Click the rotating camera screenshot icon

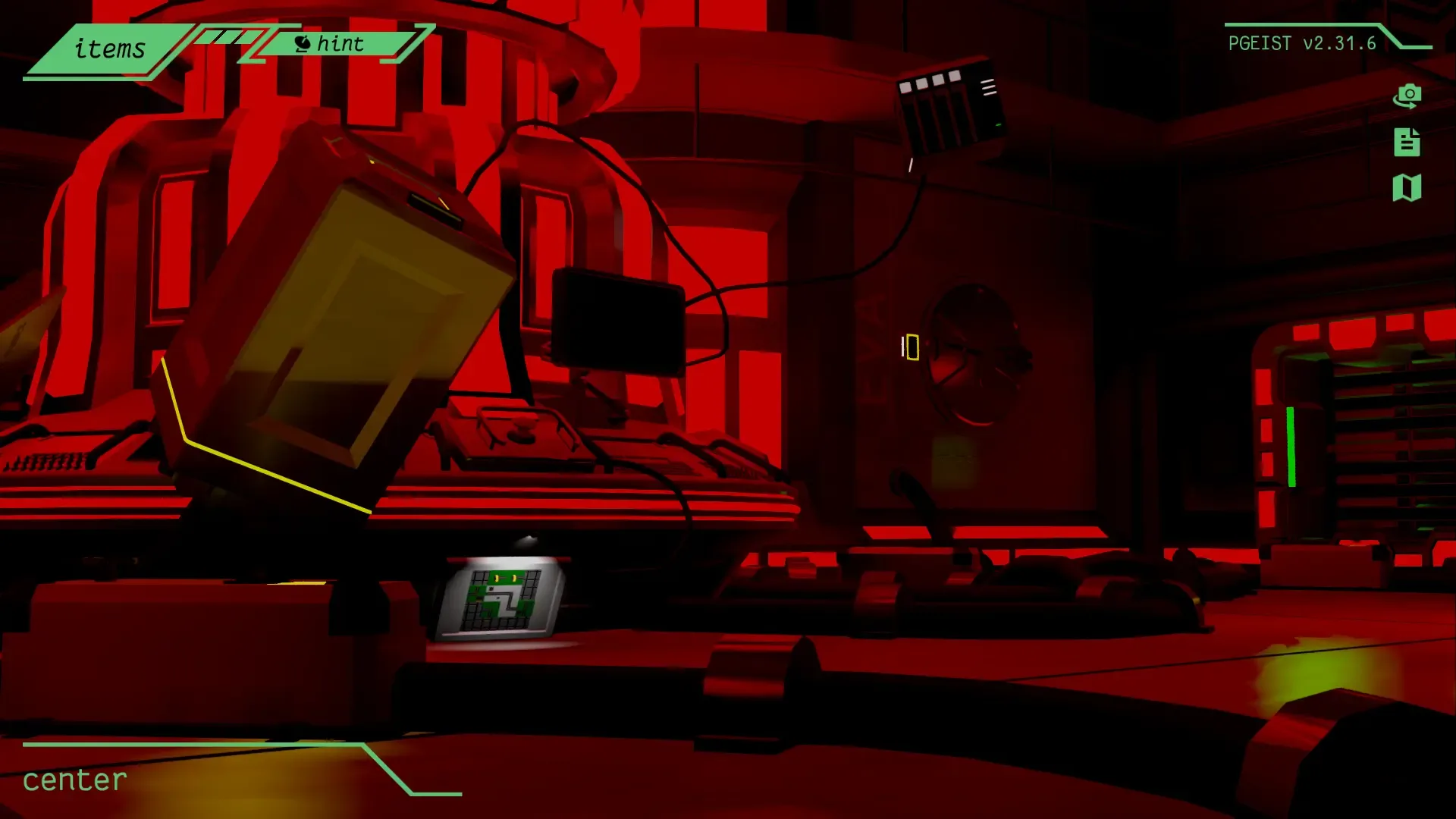click(x=1408, y=97)
